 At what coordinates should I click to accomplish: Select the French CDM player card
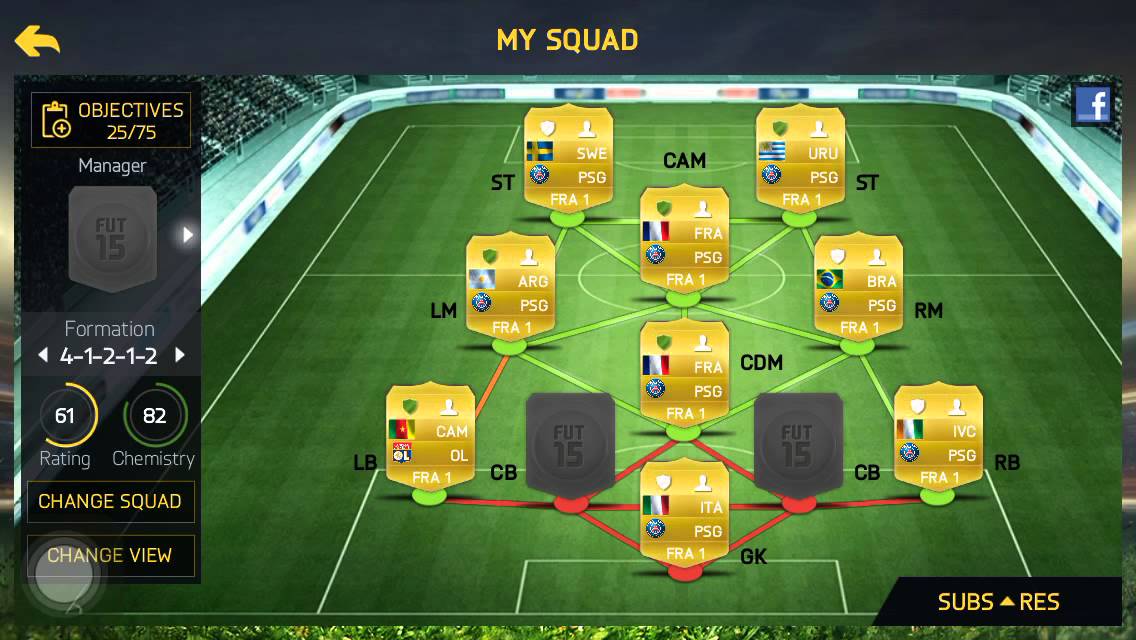684,372
